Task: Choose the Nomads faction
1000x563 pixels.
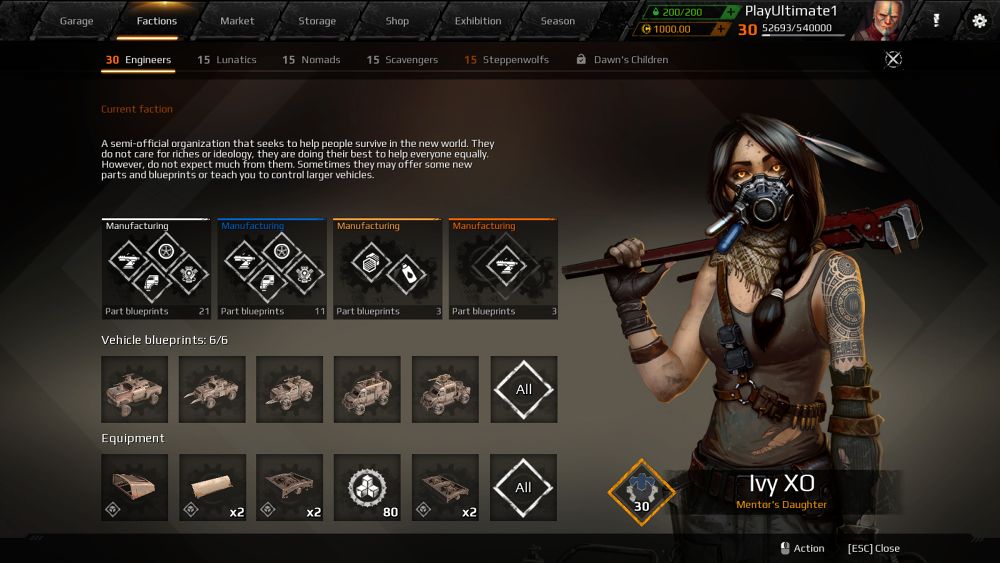Action: pos(311,60)
